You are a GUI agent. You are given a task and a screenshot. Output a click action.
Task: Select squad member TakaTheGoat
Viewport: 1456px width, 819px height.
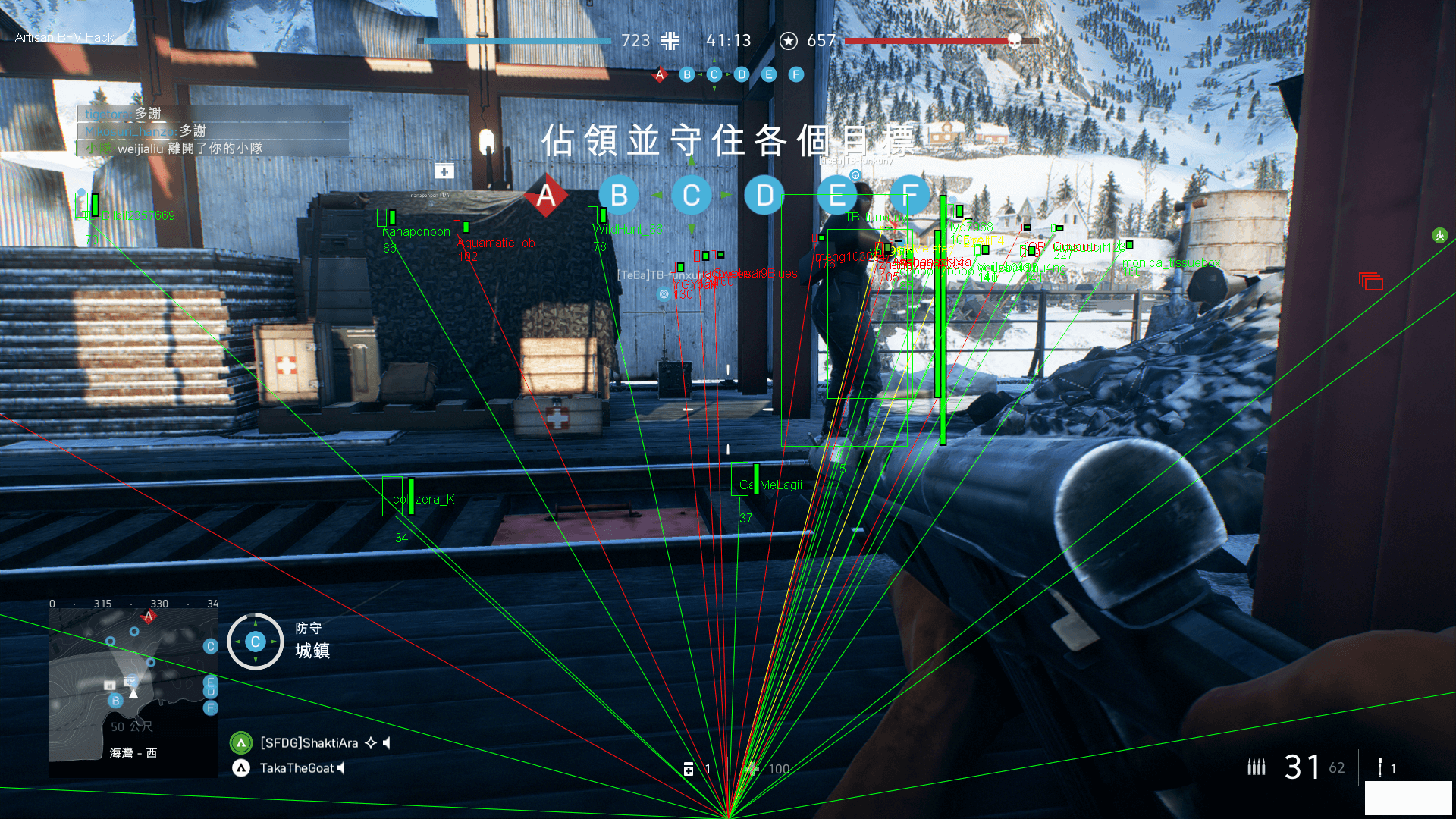[x=297, y=768]
